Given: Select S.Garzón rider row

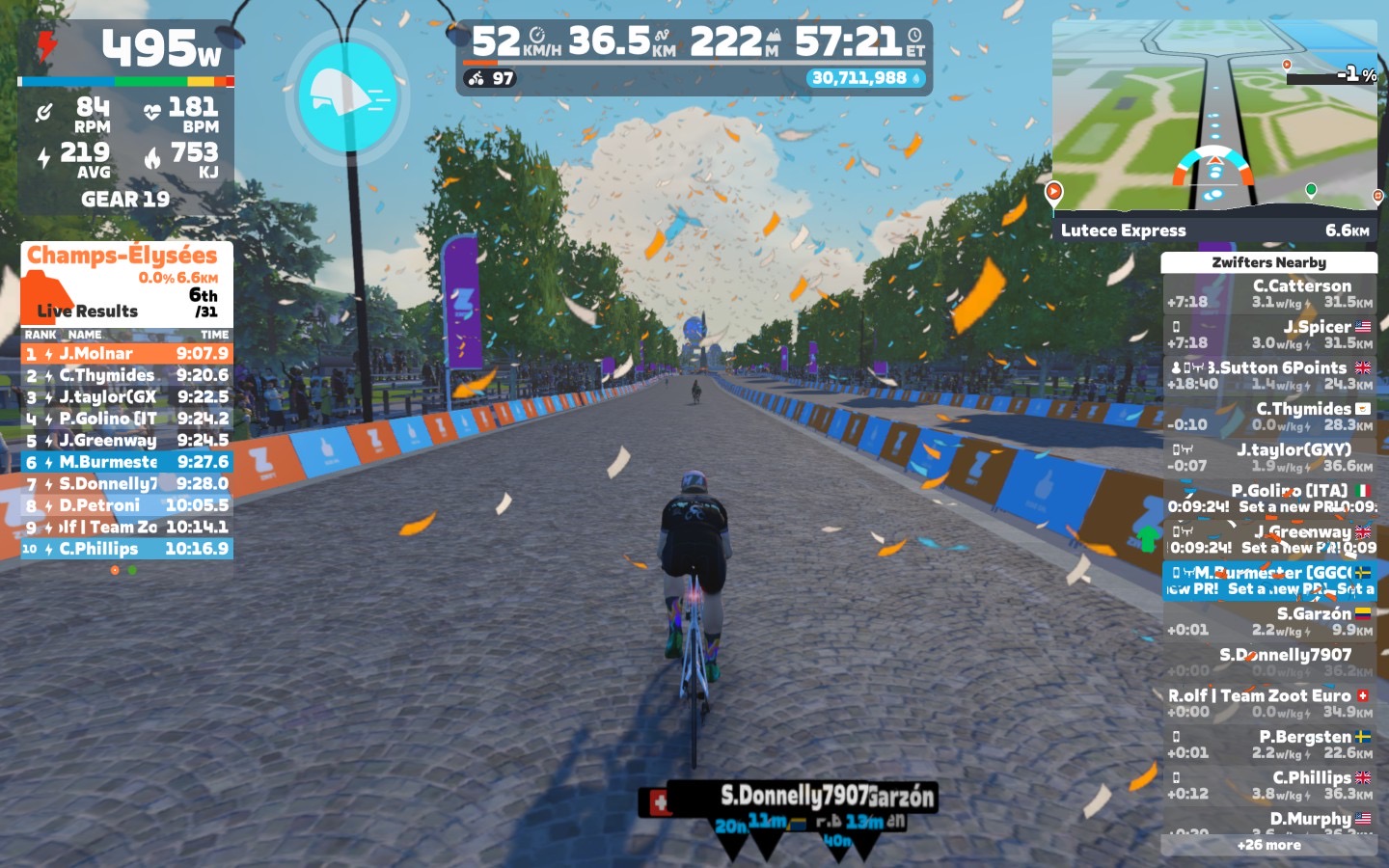Looking at the screenshot, I should [1269, 621].
